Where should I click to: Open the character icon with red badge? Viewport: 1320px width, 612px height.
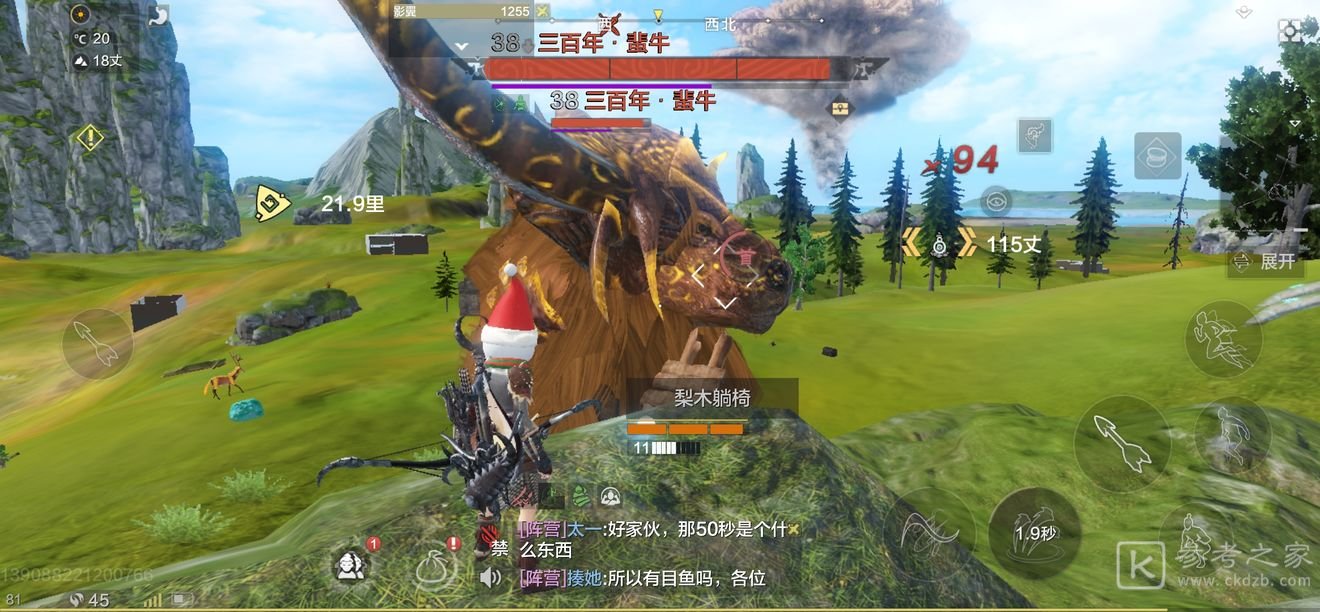(x=350, y=566)
